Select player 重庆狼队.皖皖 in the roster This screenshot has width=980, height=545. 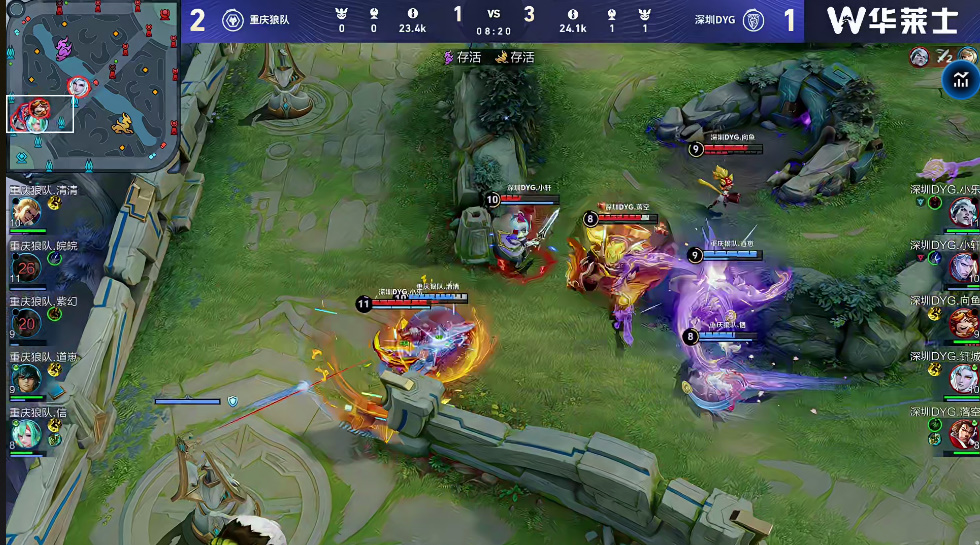coord(26,266)
